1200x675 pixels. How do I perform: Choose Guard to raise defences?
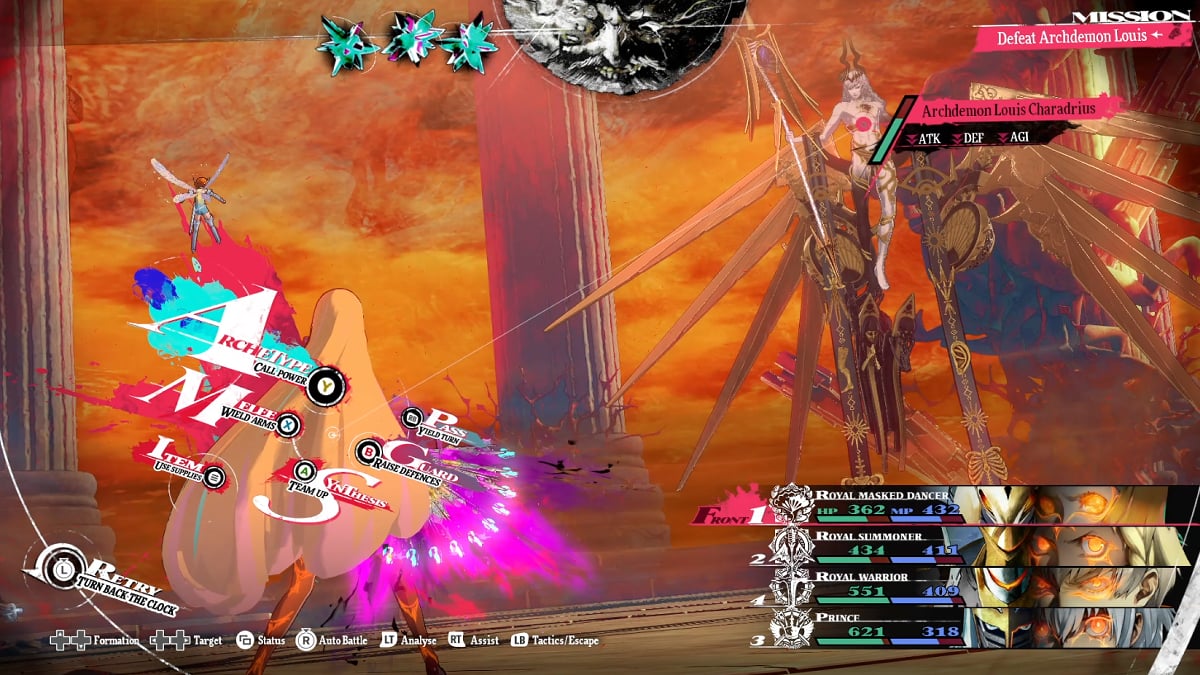click(369, 452)
